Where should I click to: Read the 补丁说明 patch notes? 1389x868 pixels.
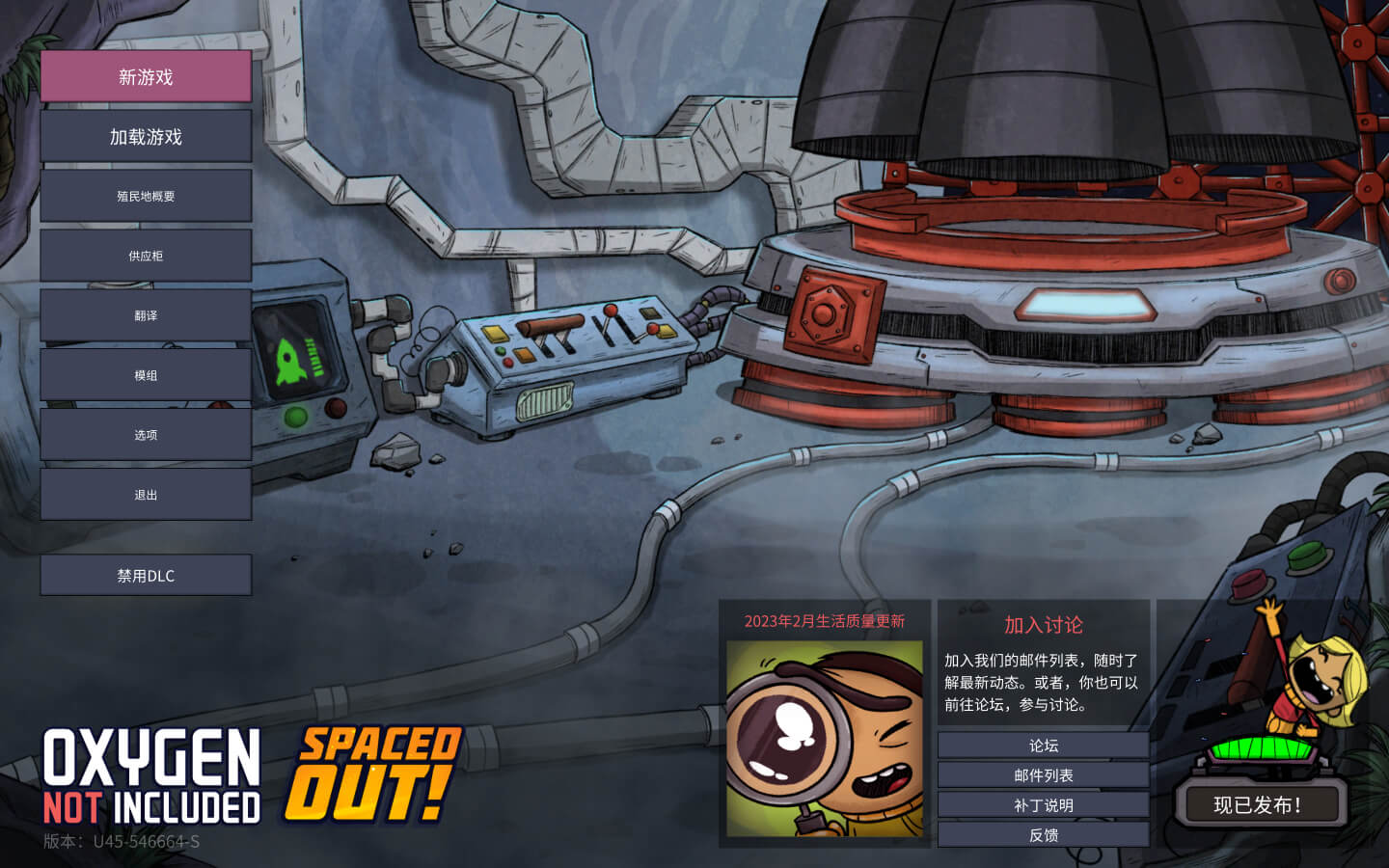(x=1043, y=803)
